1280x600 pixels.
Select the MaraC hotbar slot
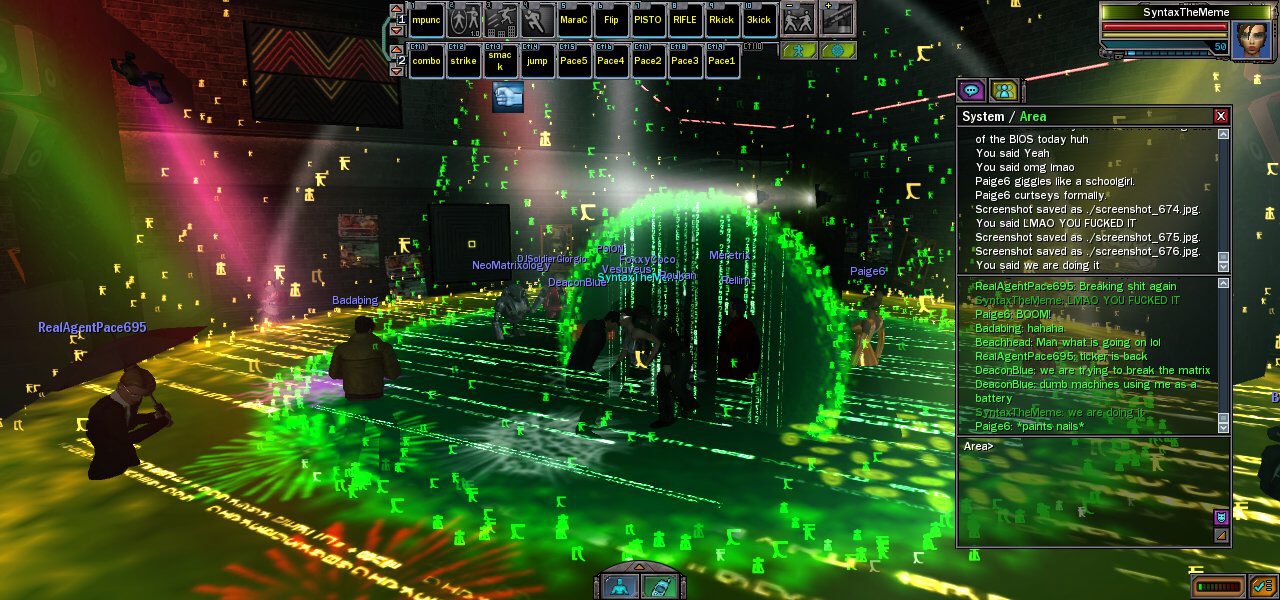click(x=574, y=20)
